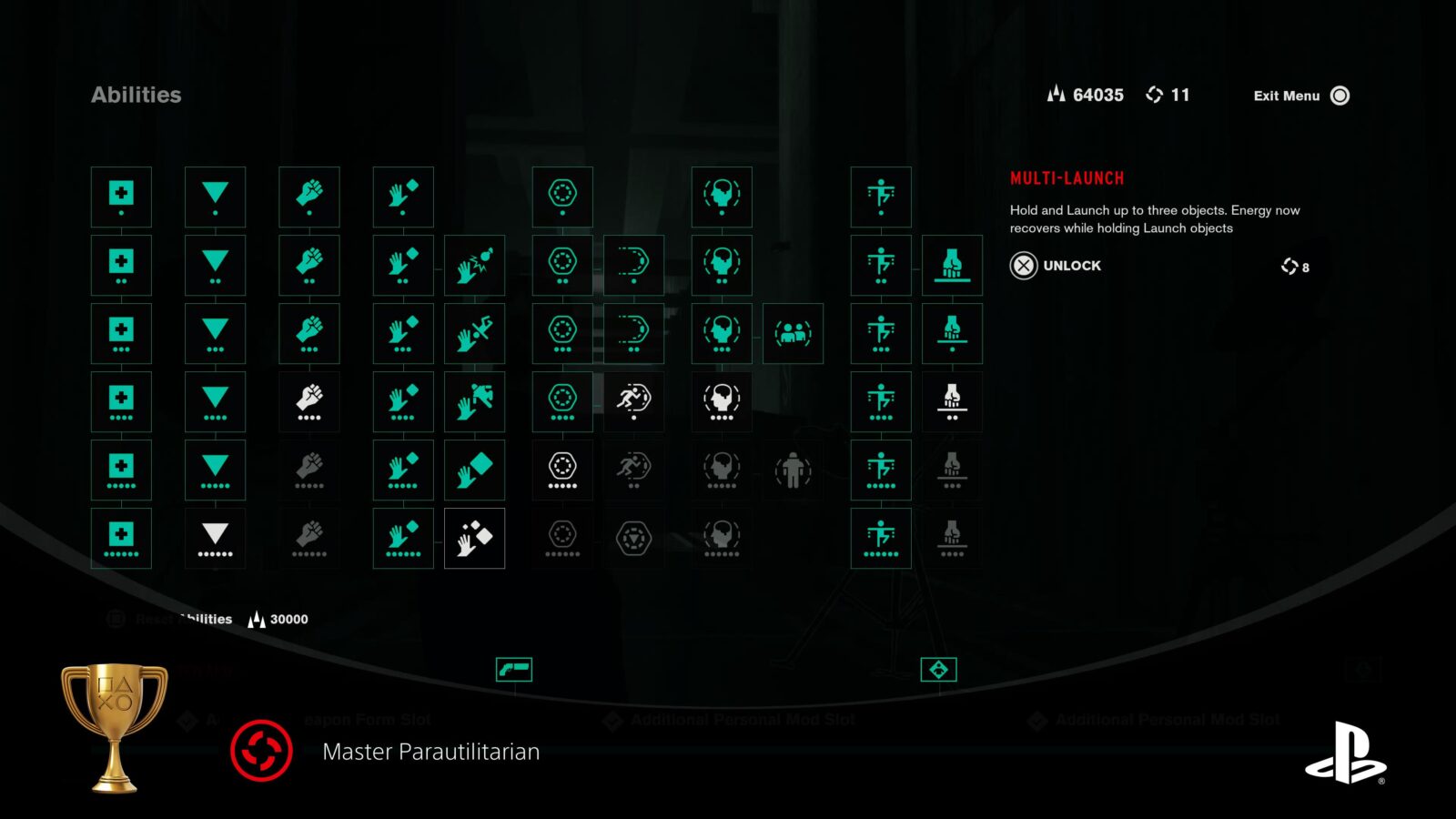1456x819 pixels.
Task: Select the Ground Slam grip ability icon
Action: point(952,265)
